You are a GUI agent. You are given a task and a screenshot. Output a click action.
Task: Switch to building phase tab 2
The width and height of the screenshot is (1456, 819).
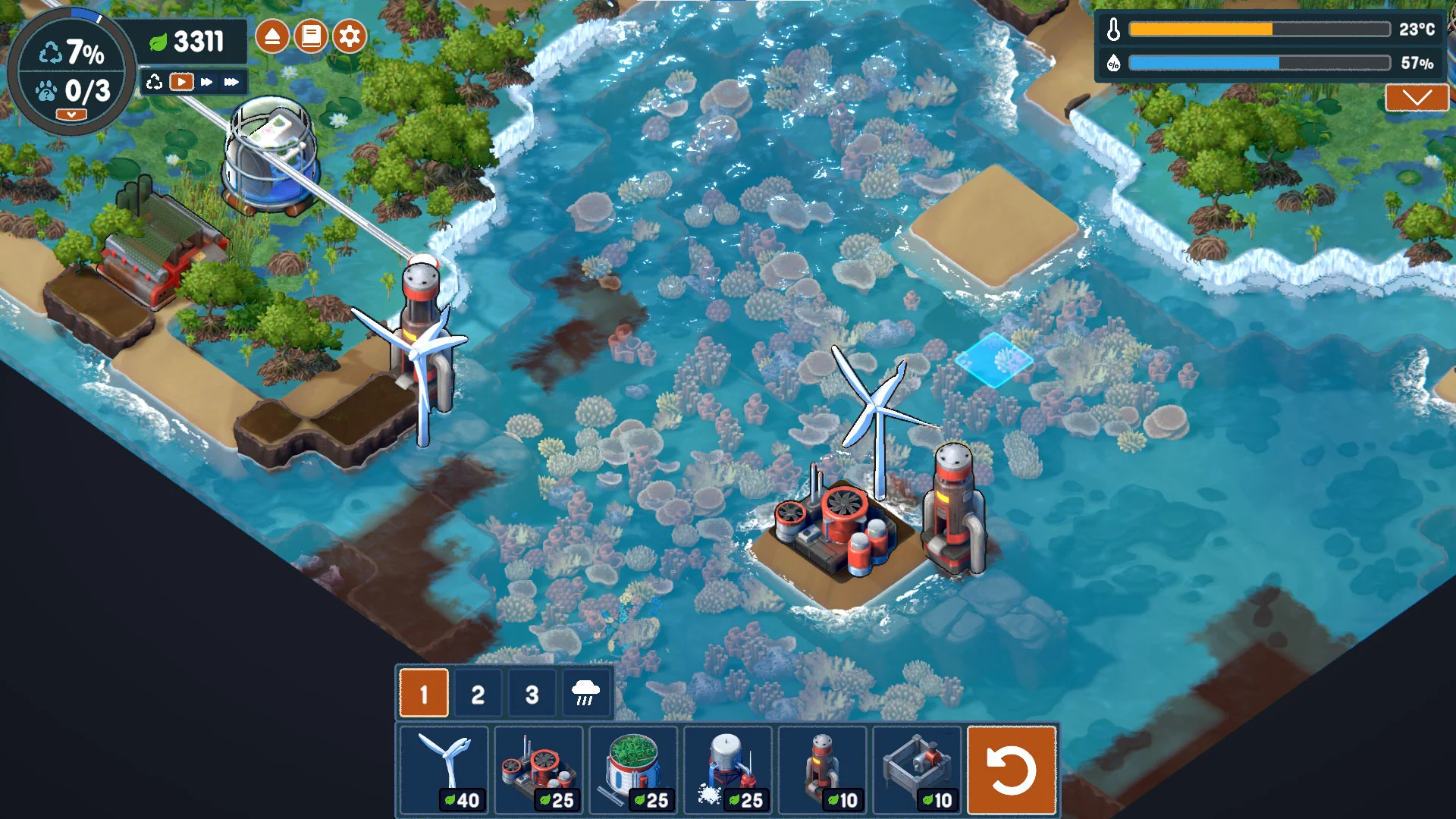point(478,693)
